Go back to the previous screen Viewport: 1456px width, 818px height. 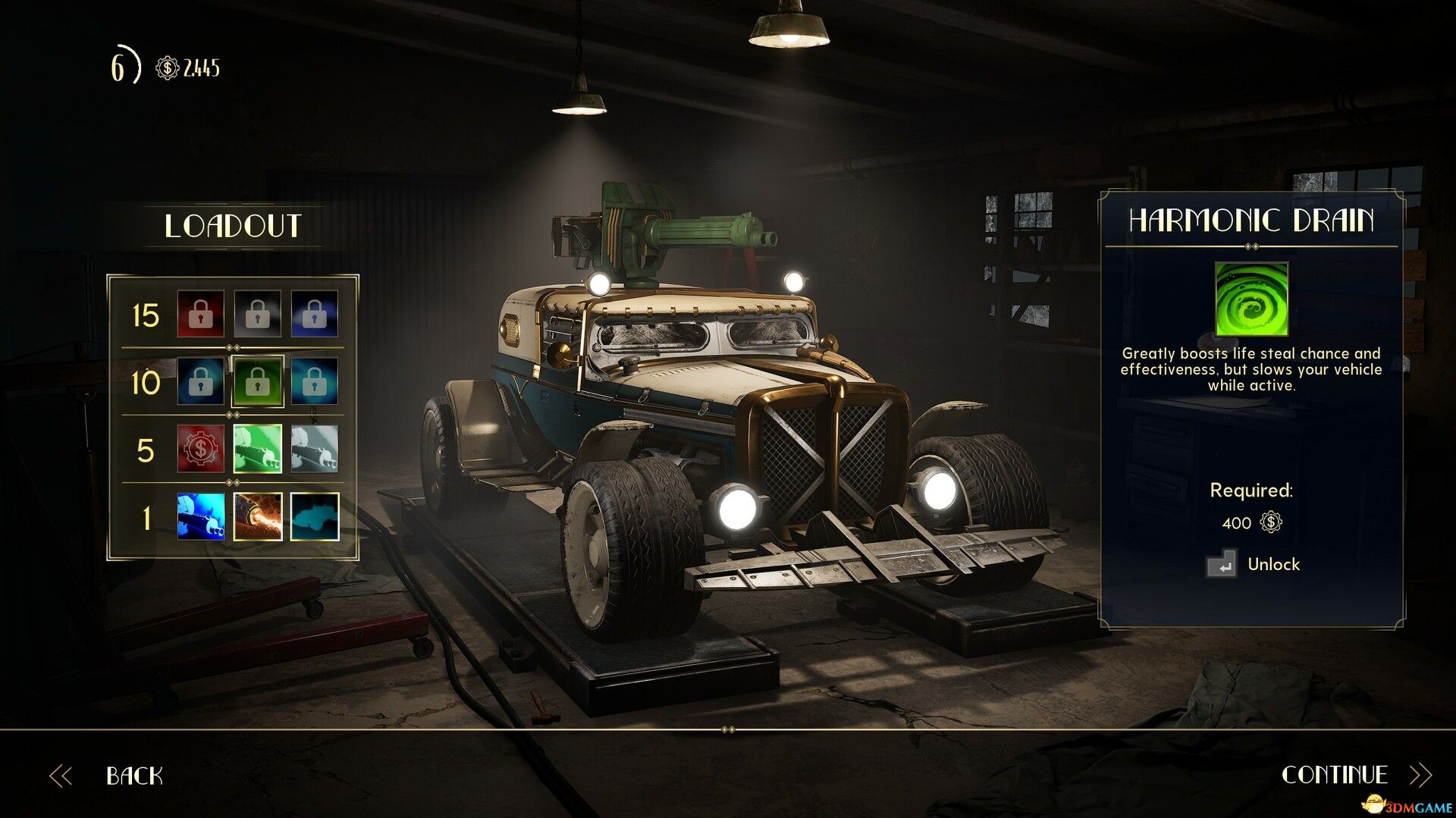(x=133, y=775)
